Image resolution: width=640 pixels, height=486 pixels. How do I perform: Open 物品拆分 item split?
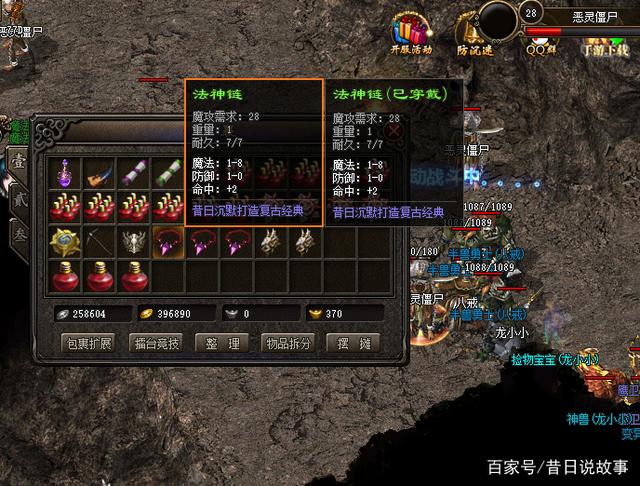point(287,344)
